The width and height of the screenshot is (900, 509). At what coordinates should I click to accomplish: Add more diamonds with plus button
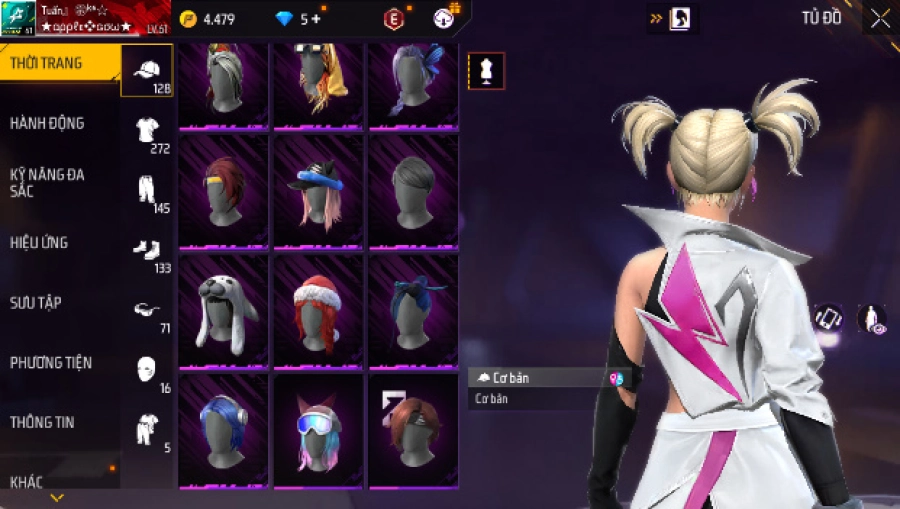coord(317,19)
